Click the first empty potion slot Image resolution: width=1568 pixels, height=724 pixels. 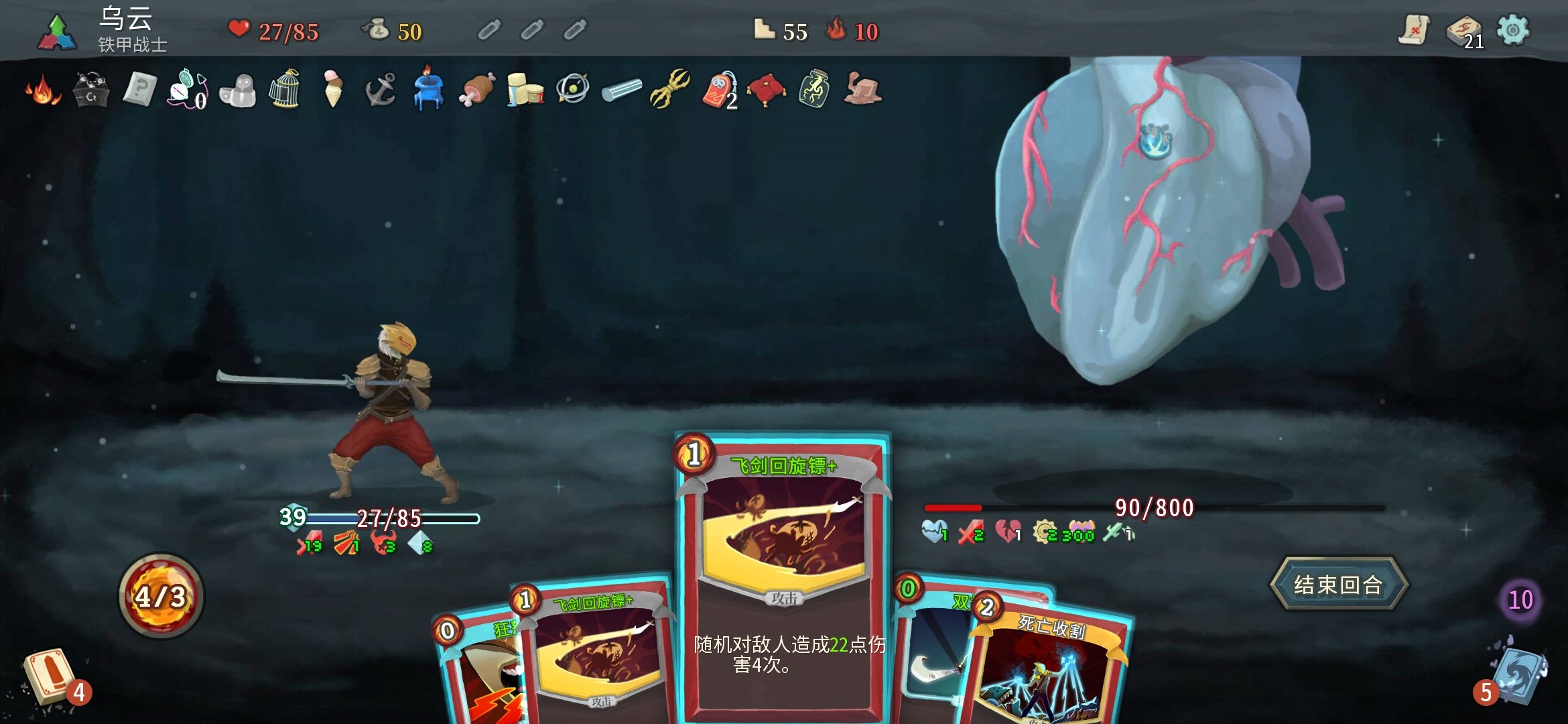click(x=489, y=30)
